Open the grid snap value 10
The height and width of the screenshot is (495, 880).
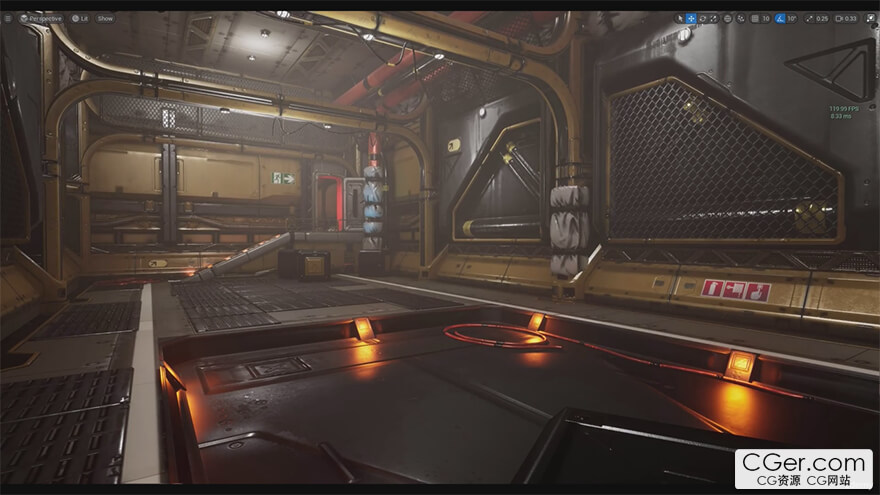coord(766,18)
